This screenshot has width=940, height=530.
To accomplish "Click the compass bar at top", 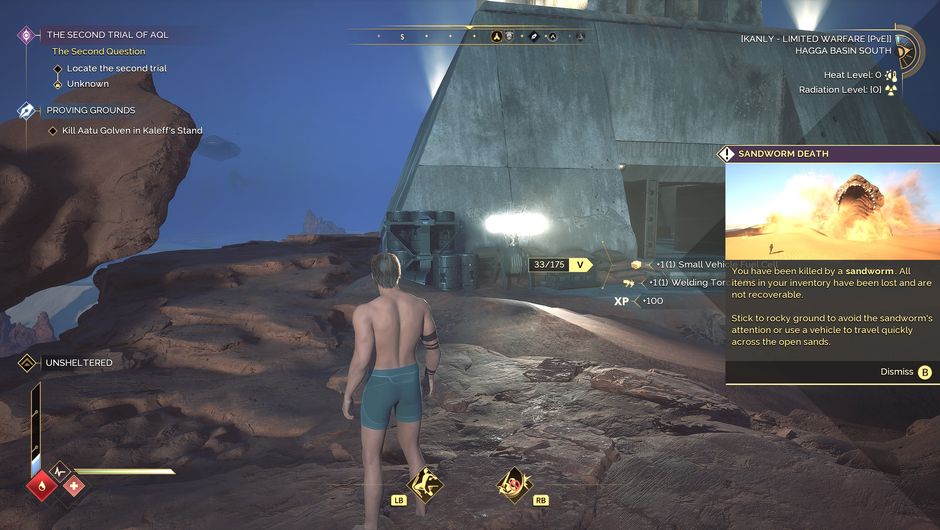I will [466, 36].
